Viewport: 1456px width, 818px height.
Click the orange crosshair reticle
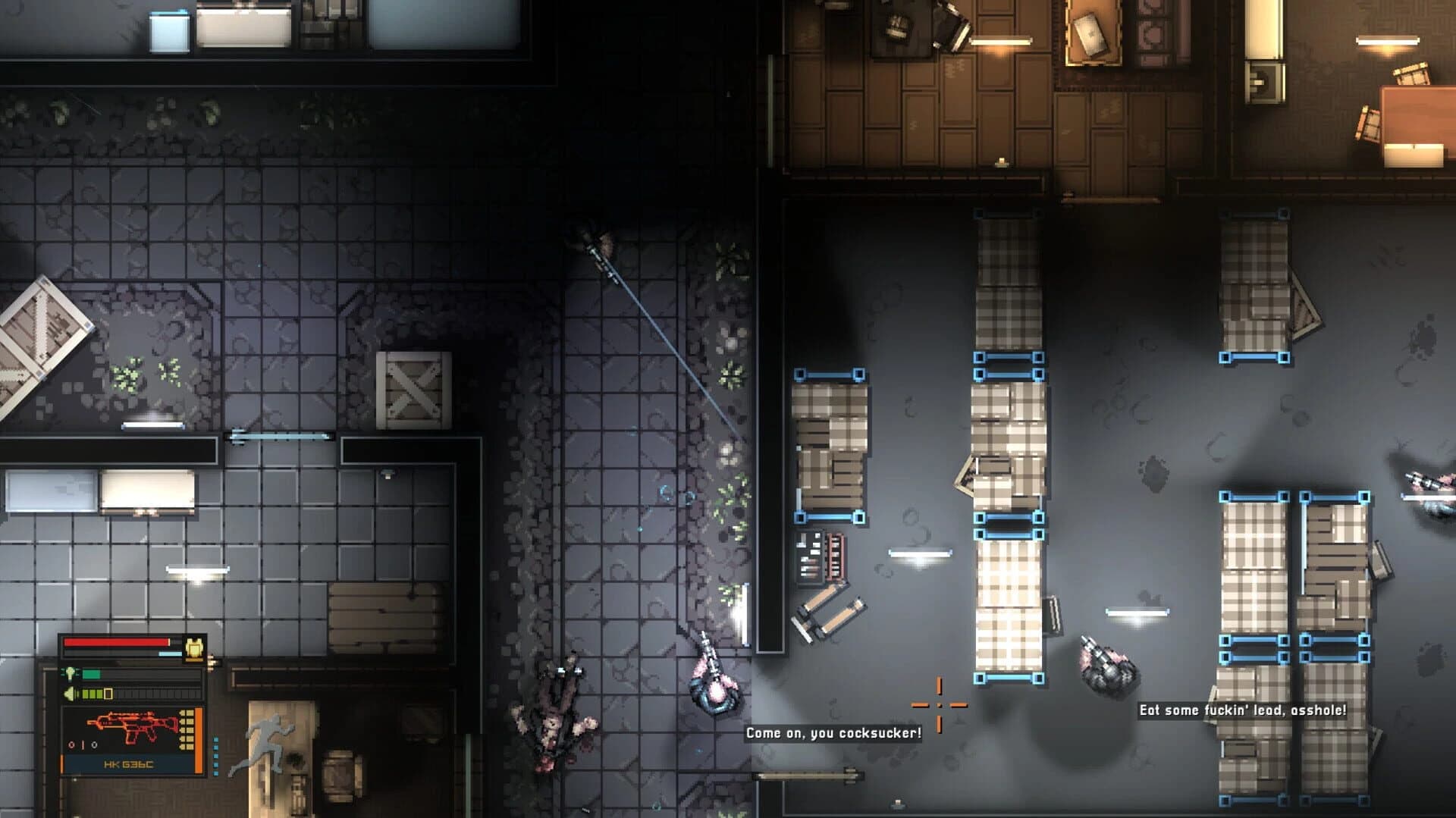[940, 705]
